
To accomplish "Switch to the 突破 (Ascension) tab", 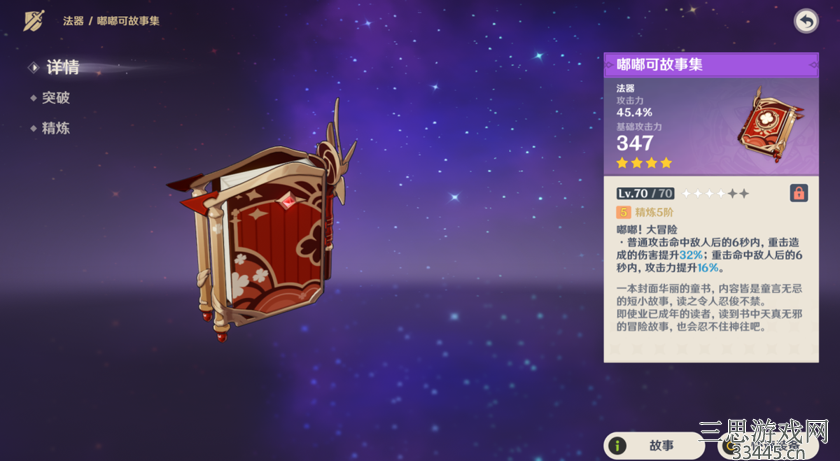I will pyautogui.click(x=56, y=98).
